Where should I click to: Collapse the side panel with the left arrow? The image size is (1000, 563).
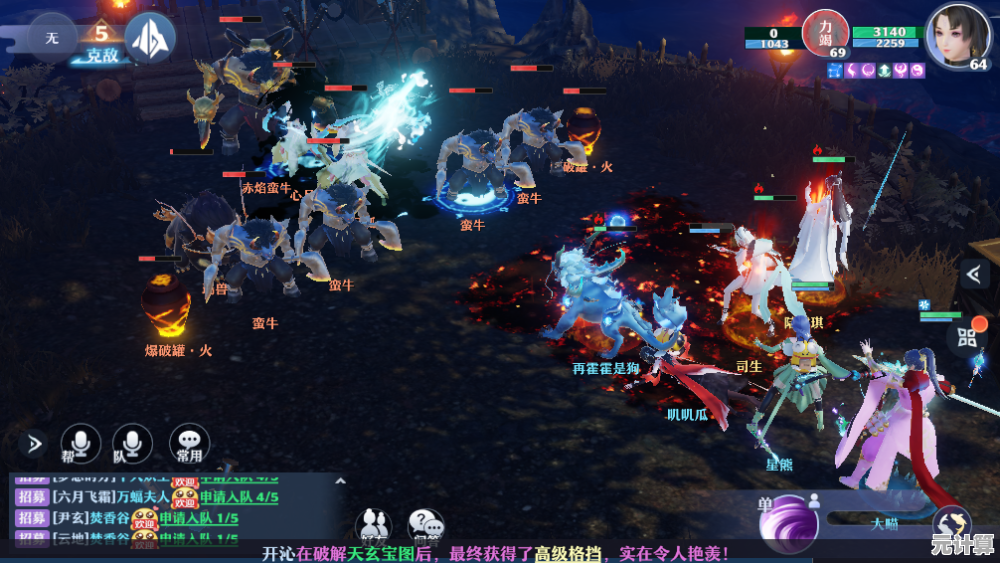tap(973, 274)
